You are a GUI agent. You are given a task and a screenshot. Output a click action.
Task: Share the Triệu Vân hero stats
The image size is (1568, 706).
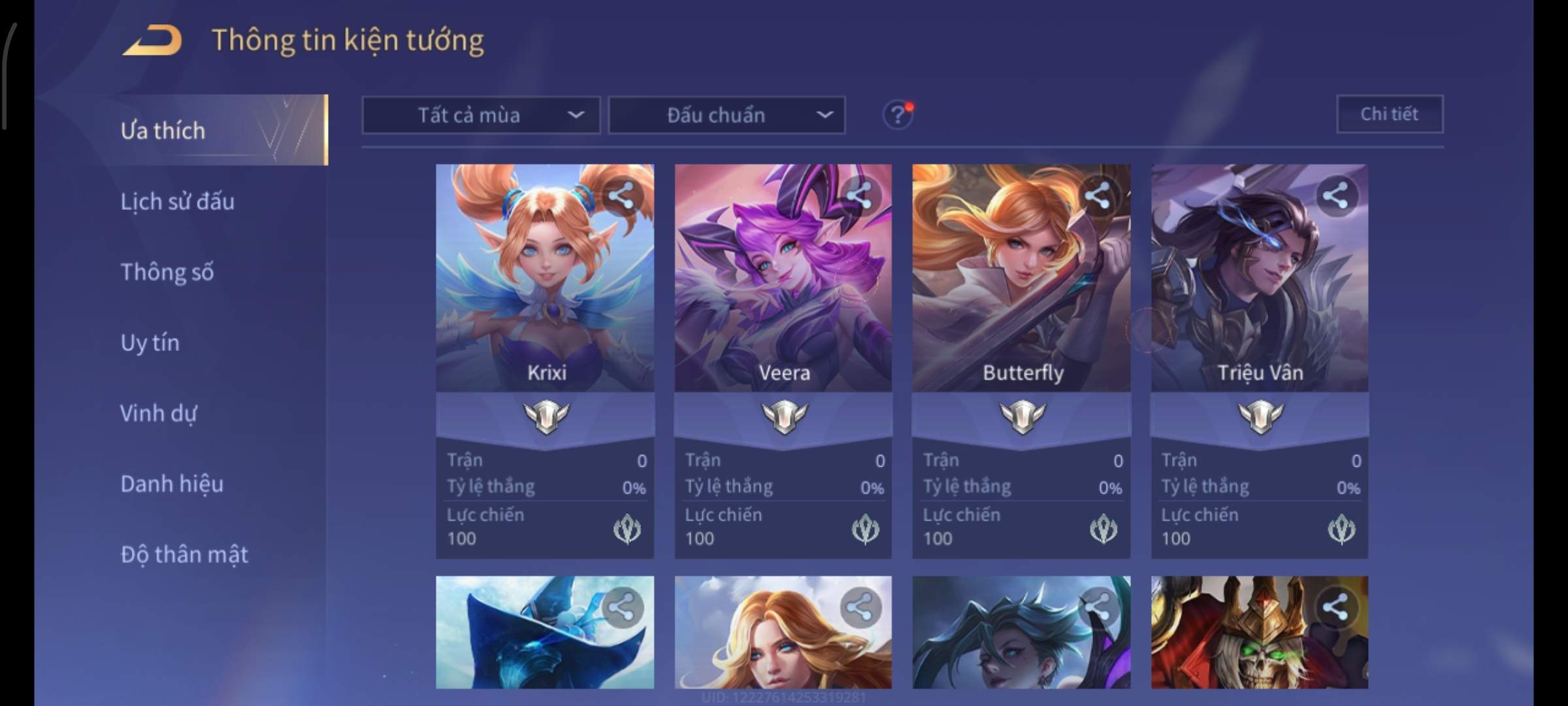pos(1335,195)
